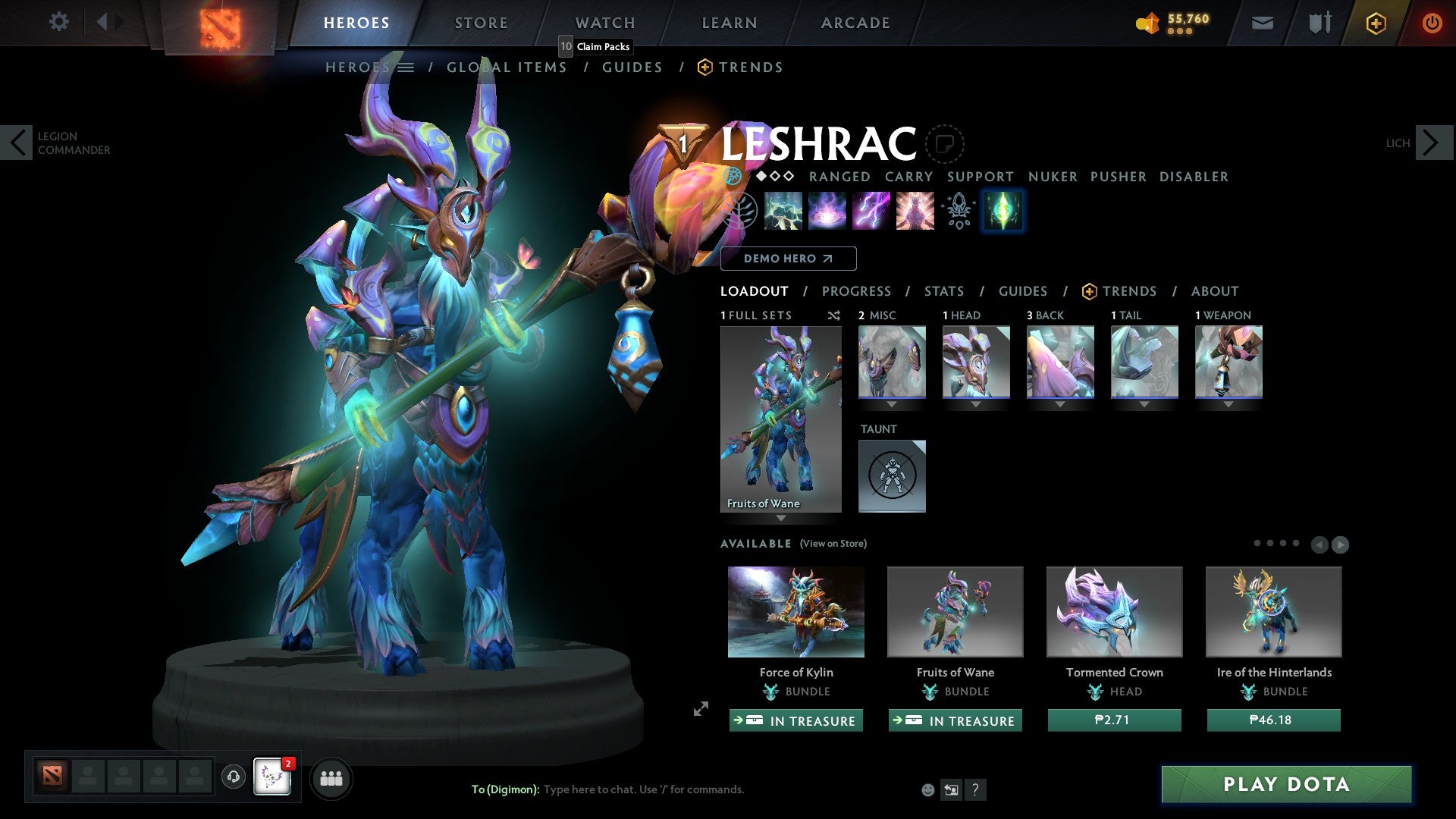Image resolution: width=1456 pixels, height=819 pixels.
Task: Open the mail envelope icon
Action: (x=1262, y=22)
